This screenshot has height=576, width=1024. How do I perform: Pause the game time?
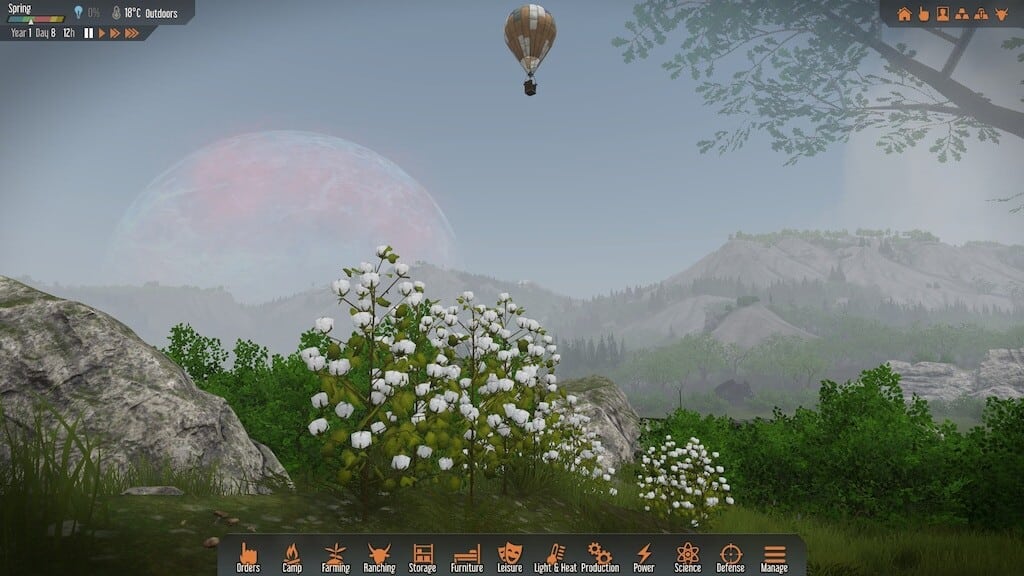pyautogui.click(x=88, y=33)
